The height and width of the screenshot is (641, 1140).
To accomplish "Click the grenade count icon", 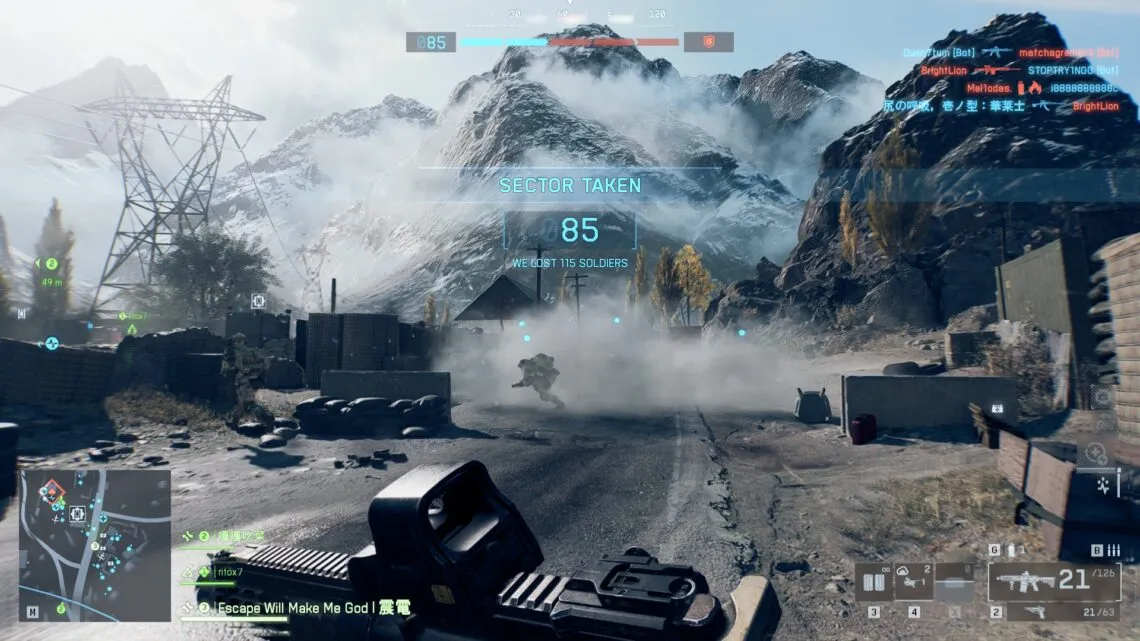I will [1010, 550].
